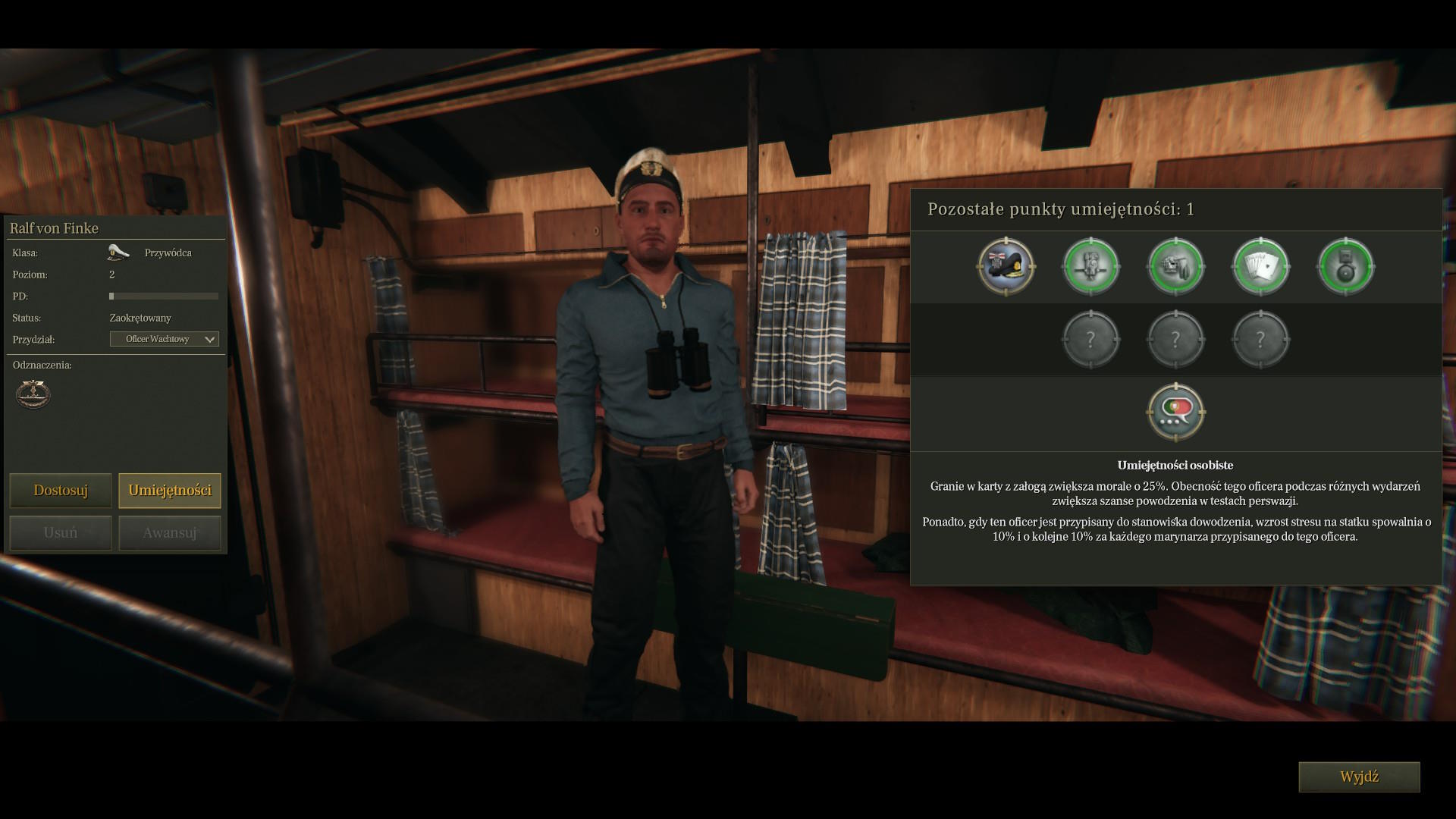Screen dimensions: 1456x819
Task: Exit the screen with Wyjdź
Action: click(x=1359, y=777)
